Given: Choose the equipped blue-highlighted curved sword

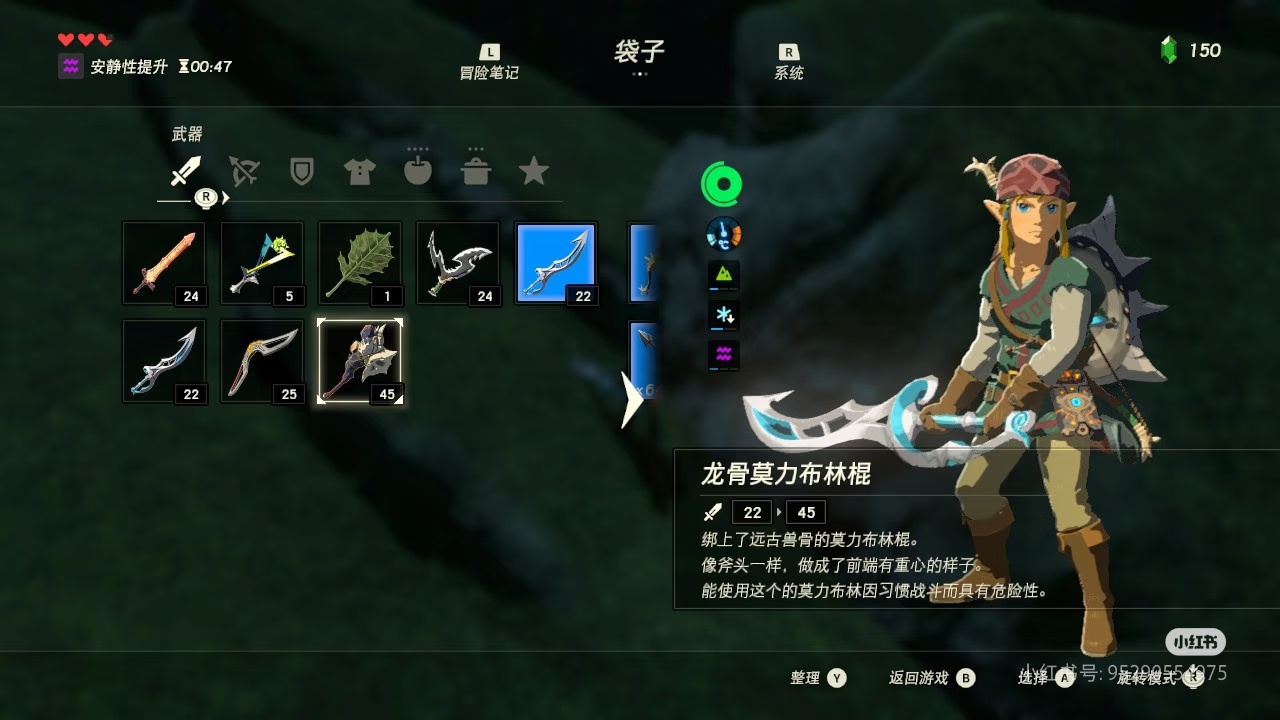Looking at the screenshot, I should coord(556,263).
